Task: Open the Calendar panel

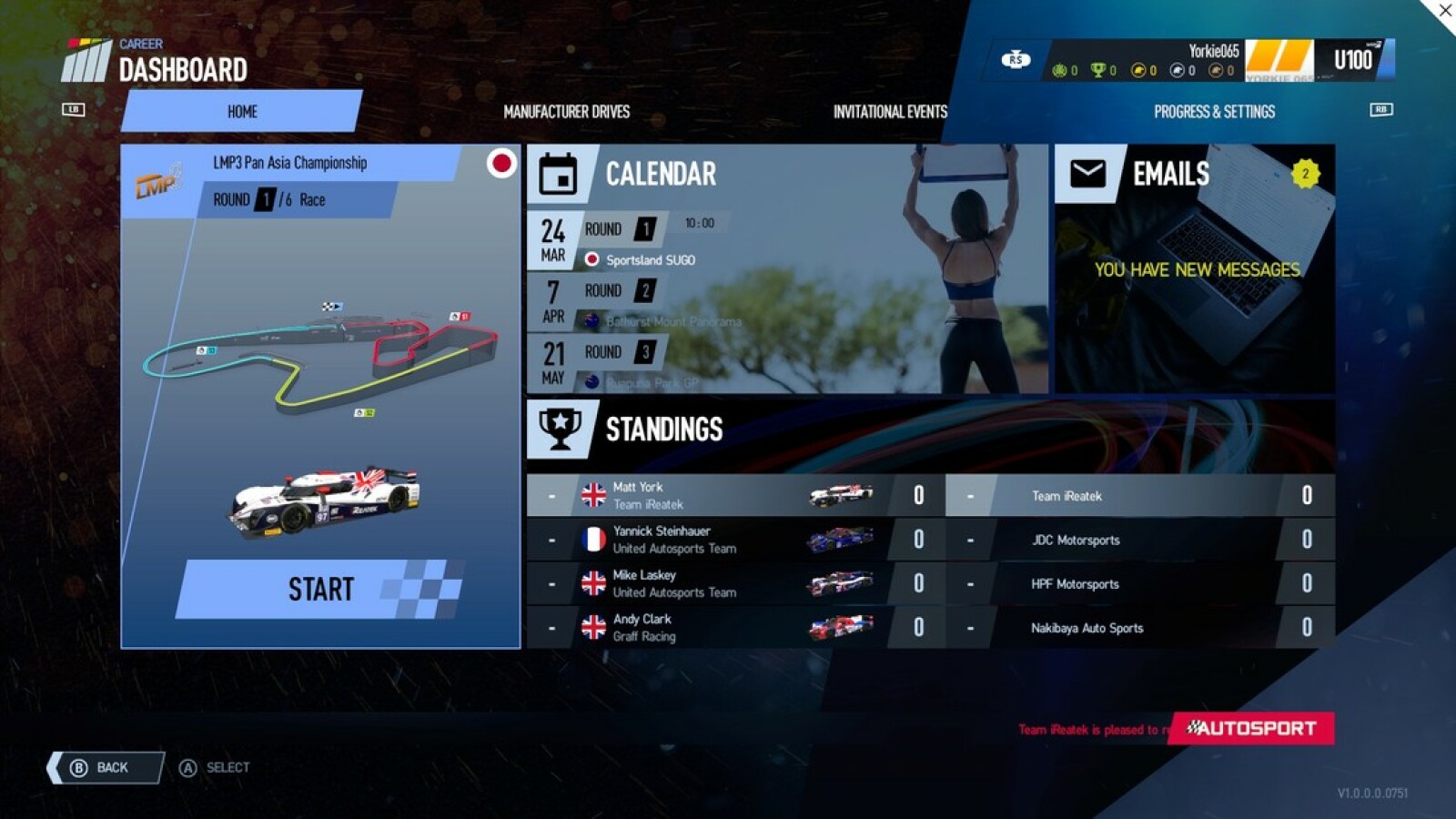Action: 661,174
